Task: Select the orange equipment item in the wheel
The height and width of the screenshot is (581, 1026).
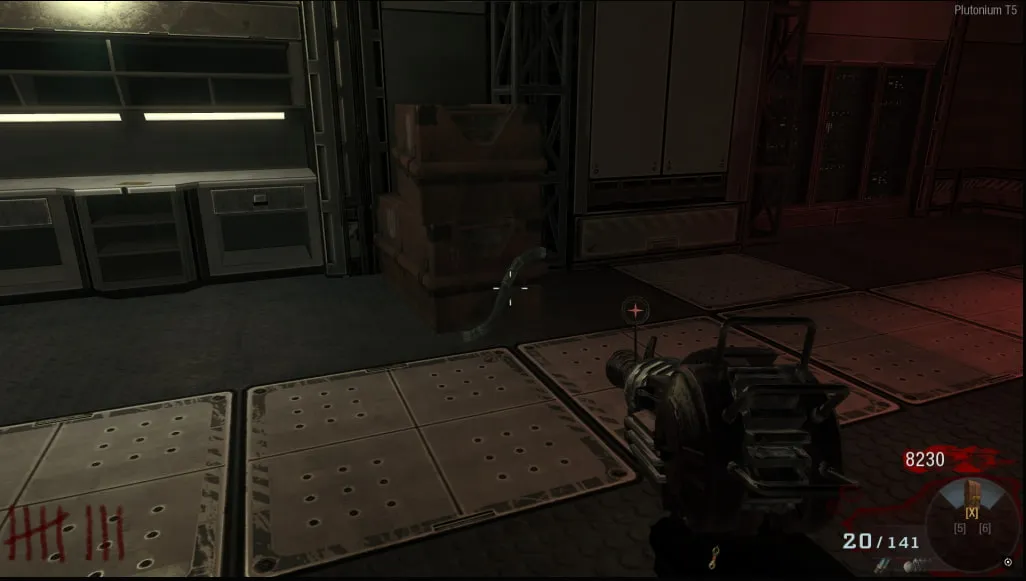Action: coord(972,492)
